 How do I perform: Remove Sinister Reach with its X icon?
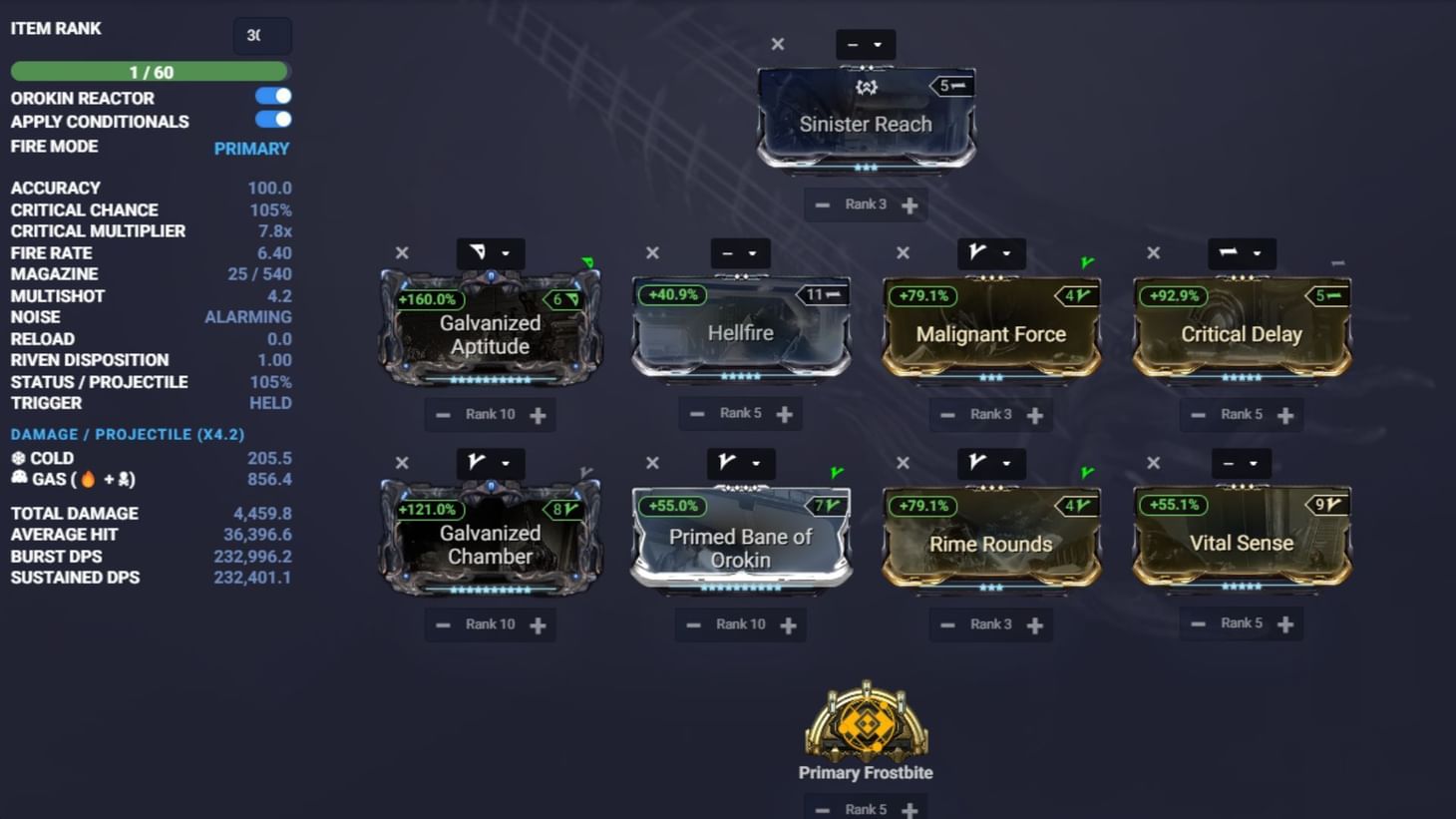(777, 44)
